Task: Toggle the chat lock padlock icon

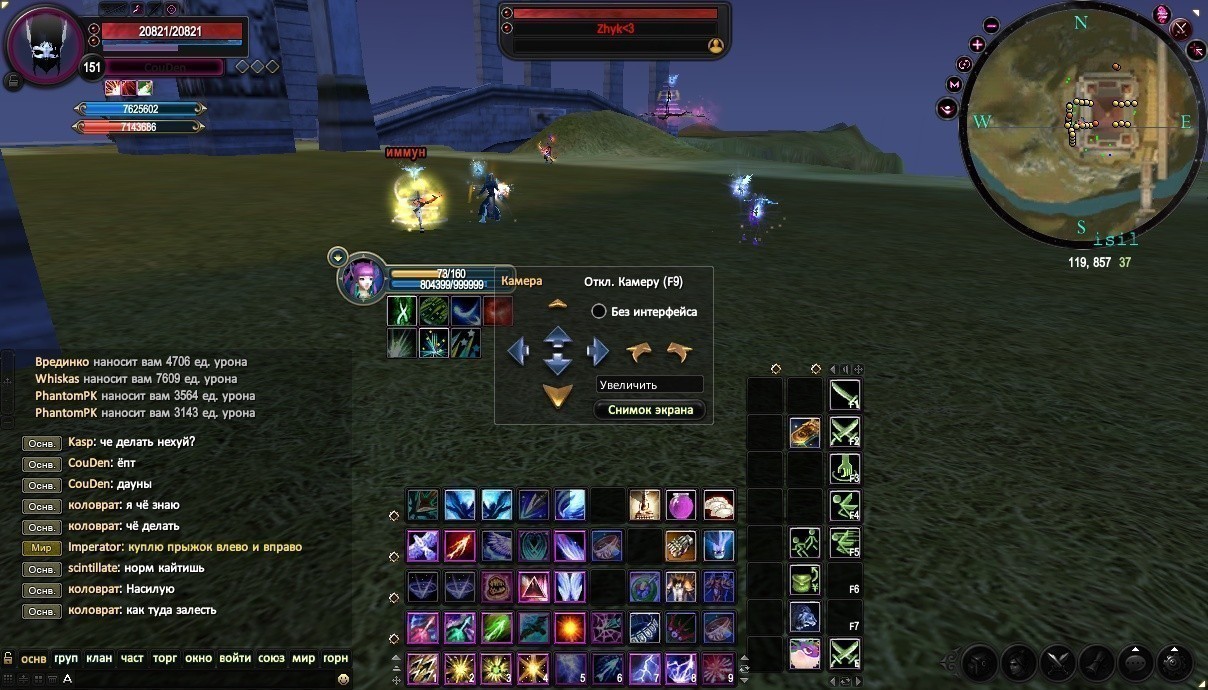Action: tap(8, 658)
